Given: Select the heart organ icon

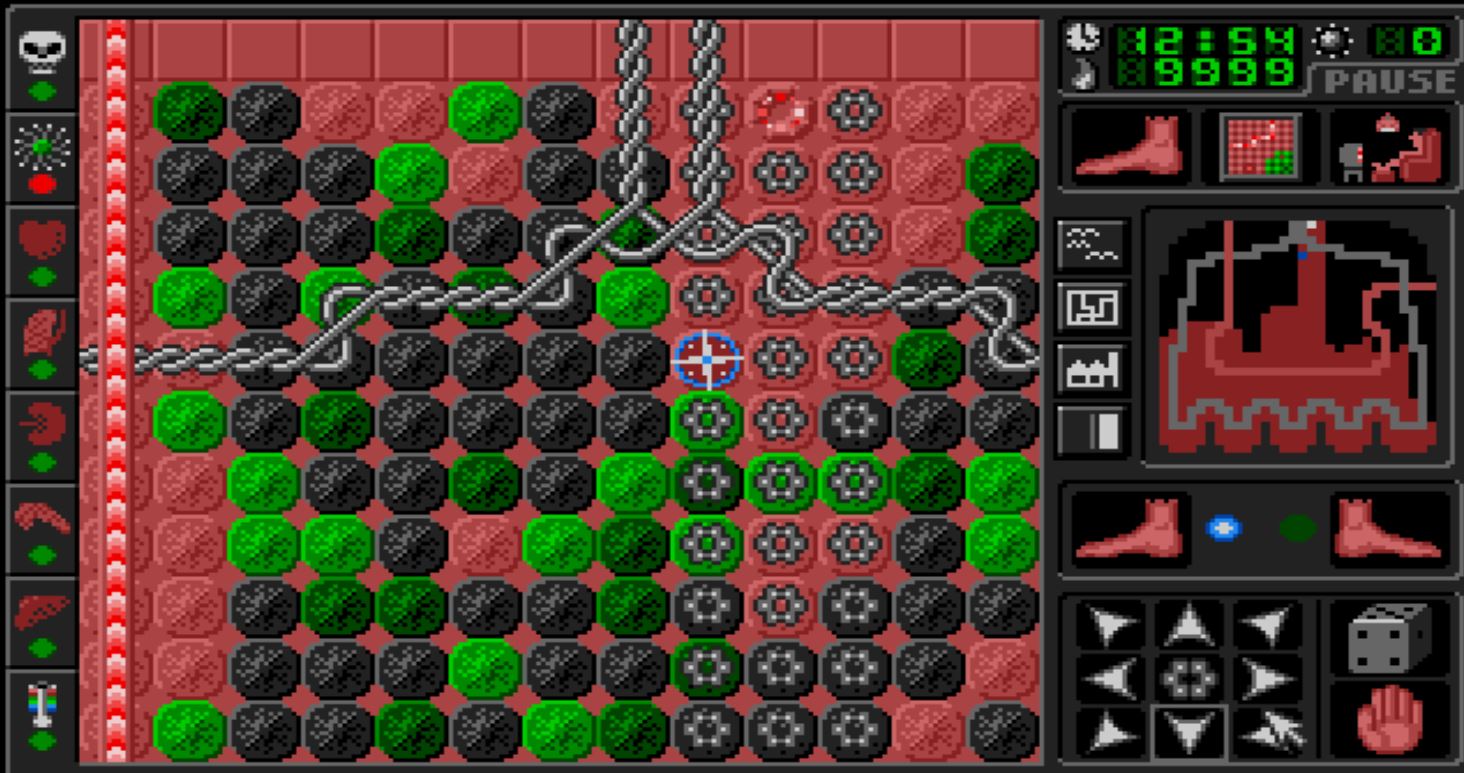Looking at the screenshot, I should click(42, 240).
